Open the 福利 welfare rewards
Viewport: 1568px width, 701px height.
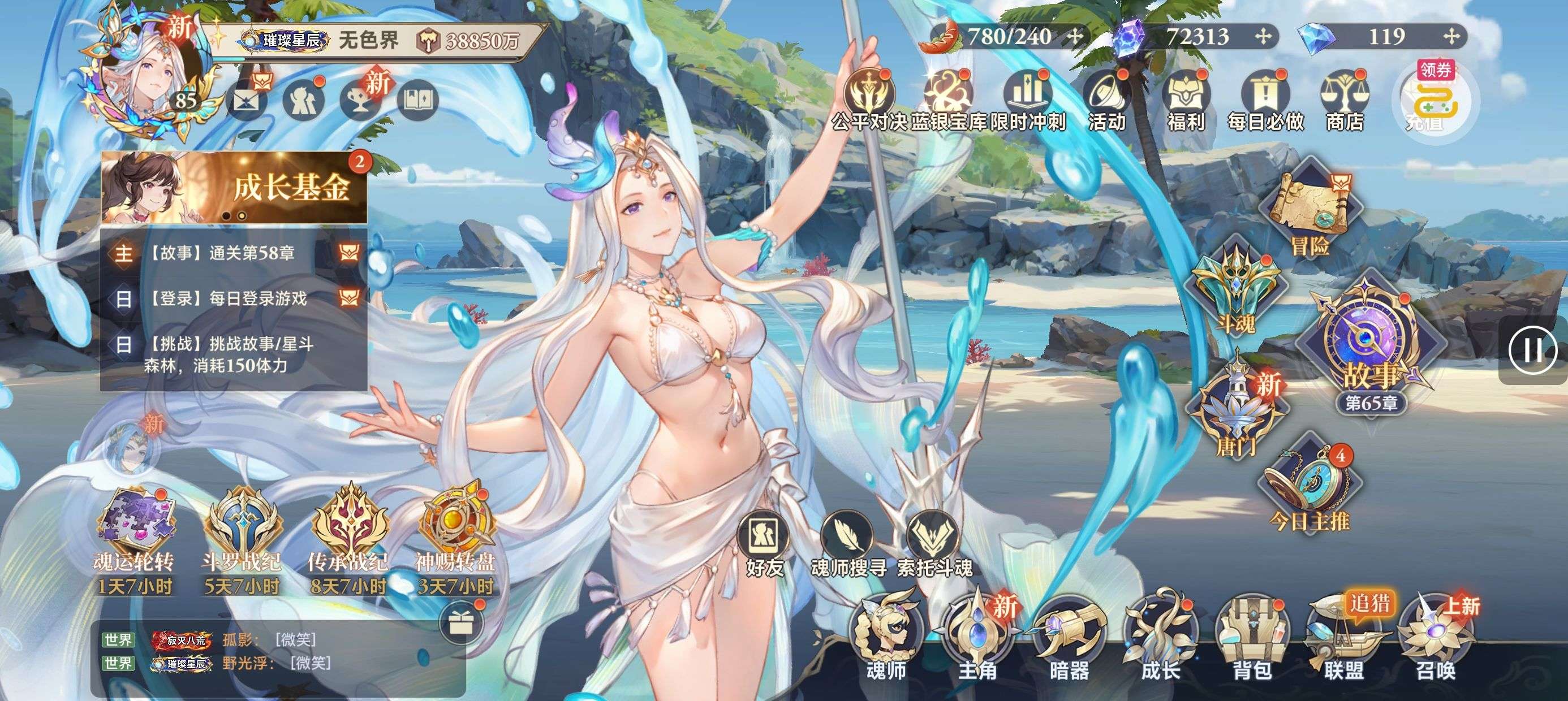pos(1186,101)
